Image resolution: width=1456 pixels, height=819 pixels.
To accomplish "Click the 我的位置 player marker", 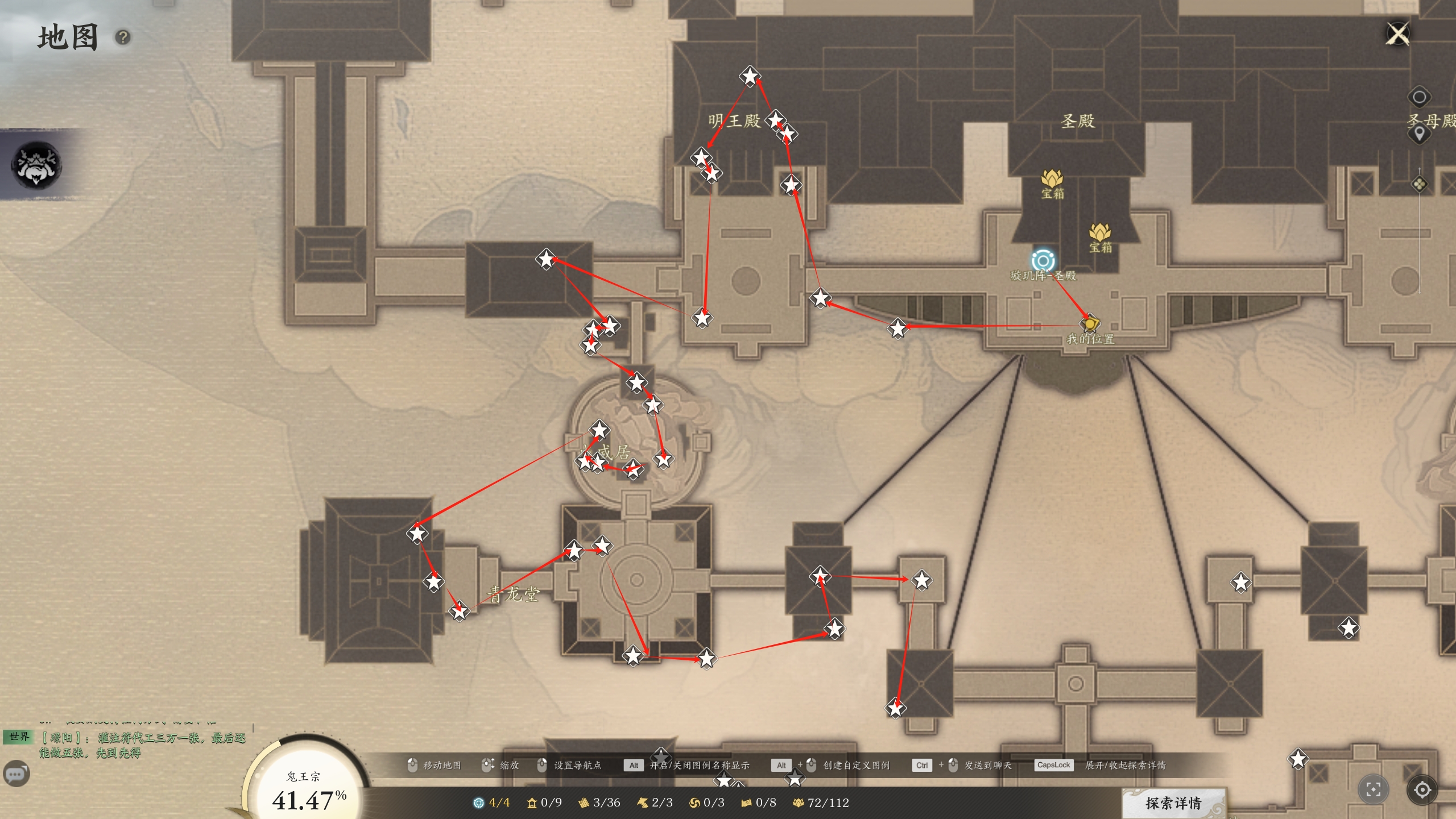I will coord(1090,324).
